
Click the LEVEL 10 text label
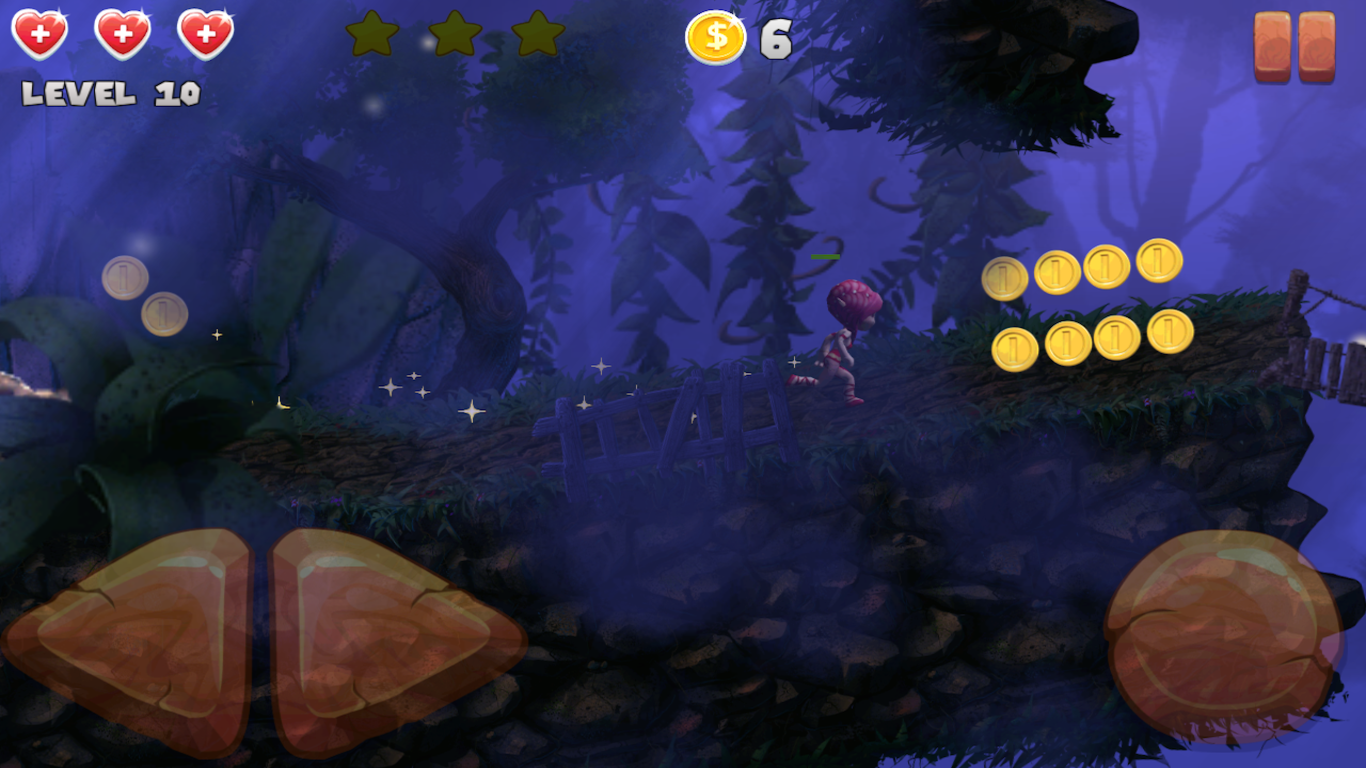[113, 93]
